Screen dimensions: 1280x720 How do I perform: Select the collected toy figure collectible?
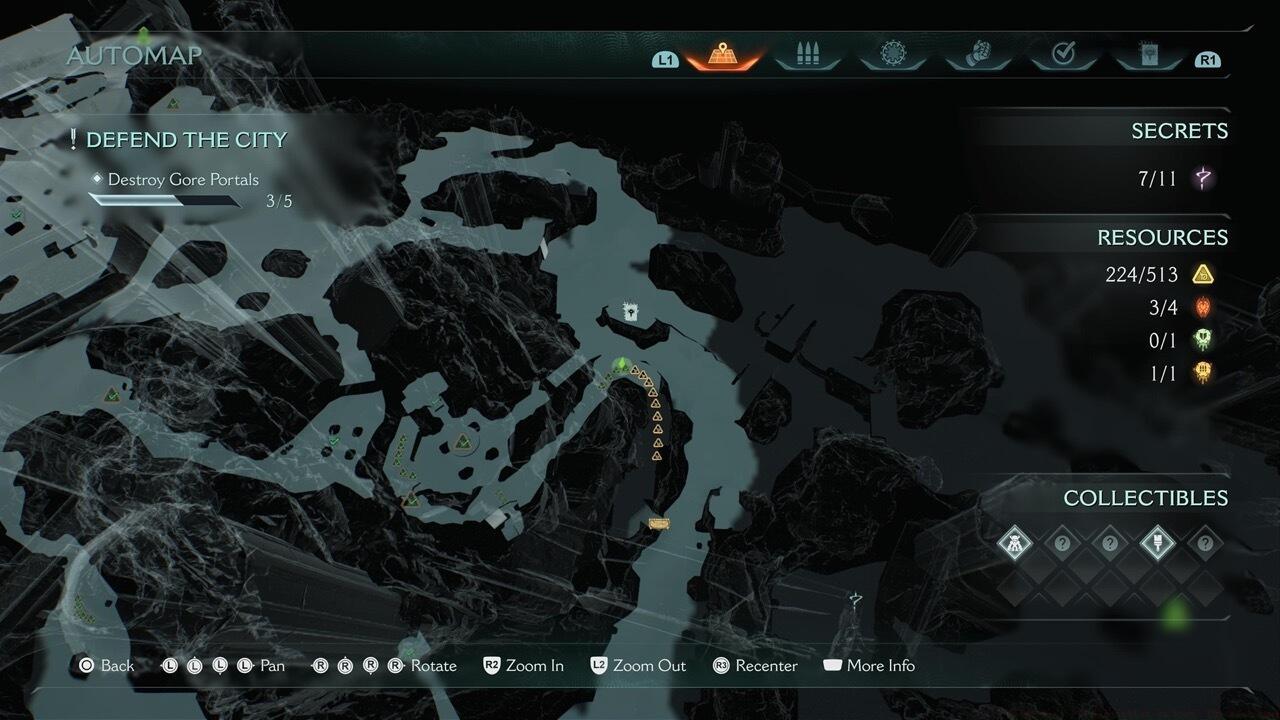click(x=1014, y=543)
